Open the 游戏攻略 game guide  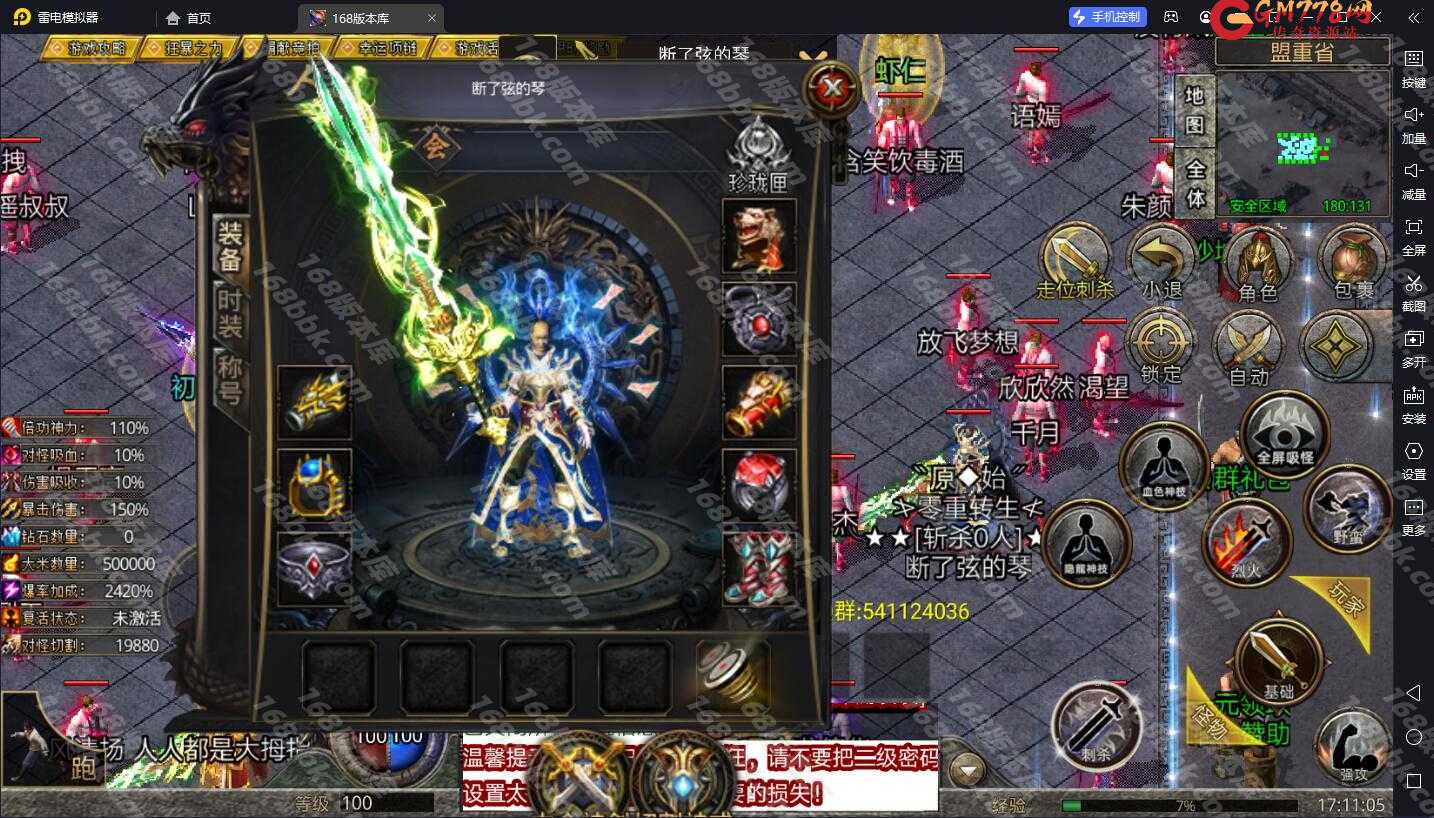[92, 48]
